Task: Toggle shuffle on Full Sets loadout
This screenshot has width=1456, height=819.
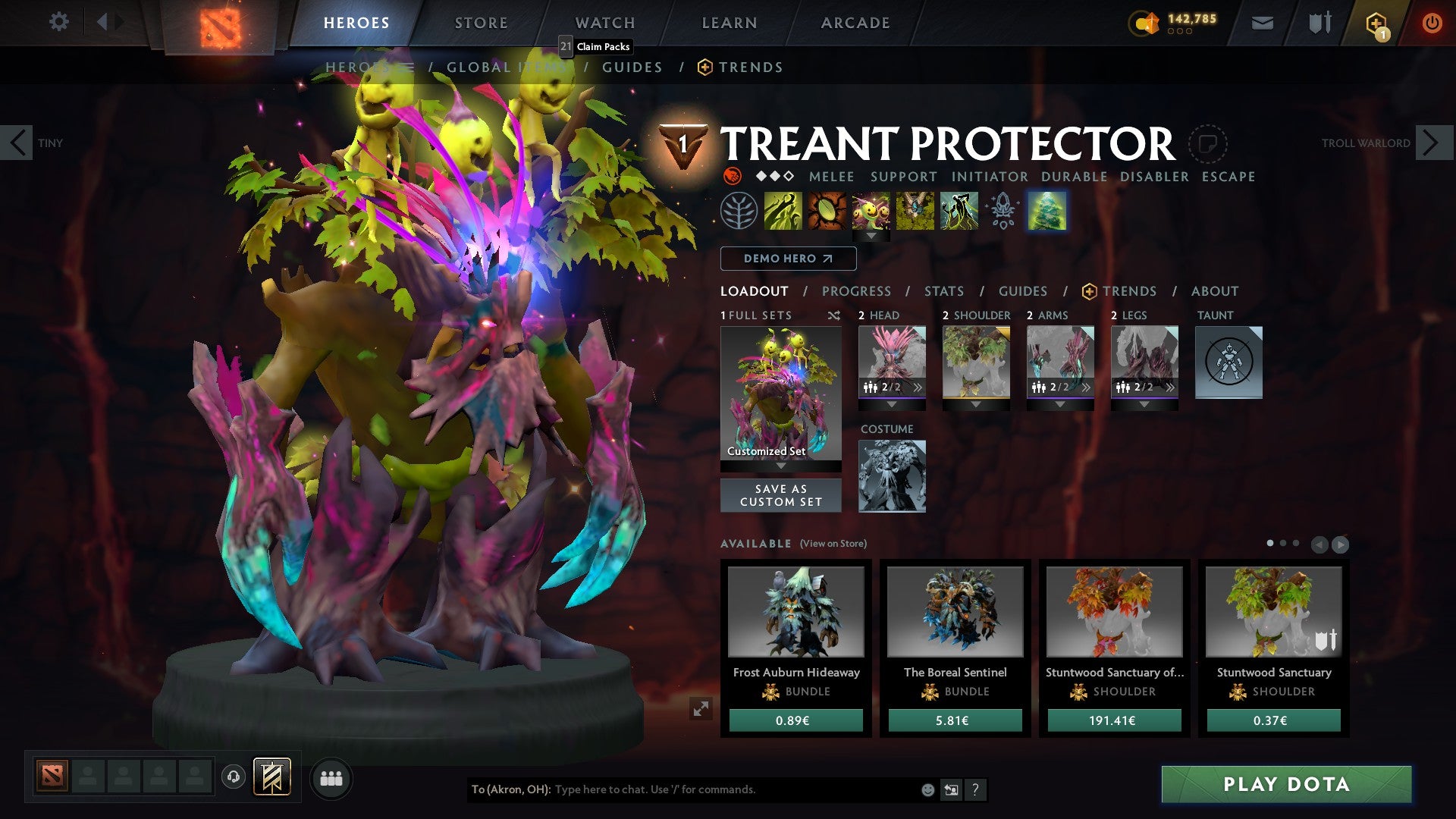Action: click(x=833, y=315)
